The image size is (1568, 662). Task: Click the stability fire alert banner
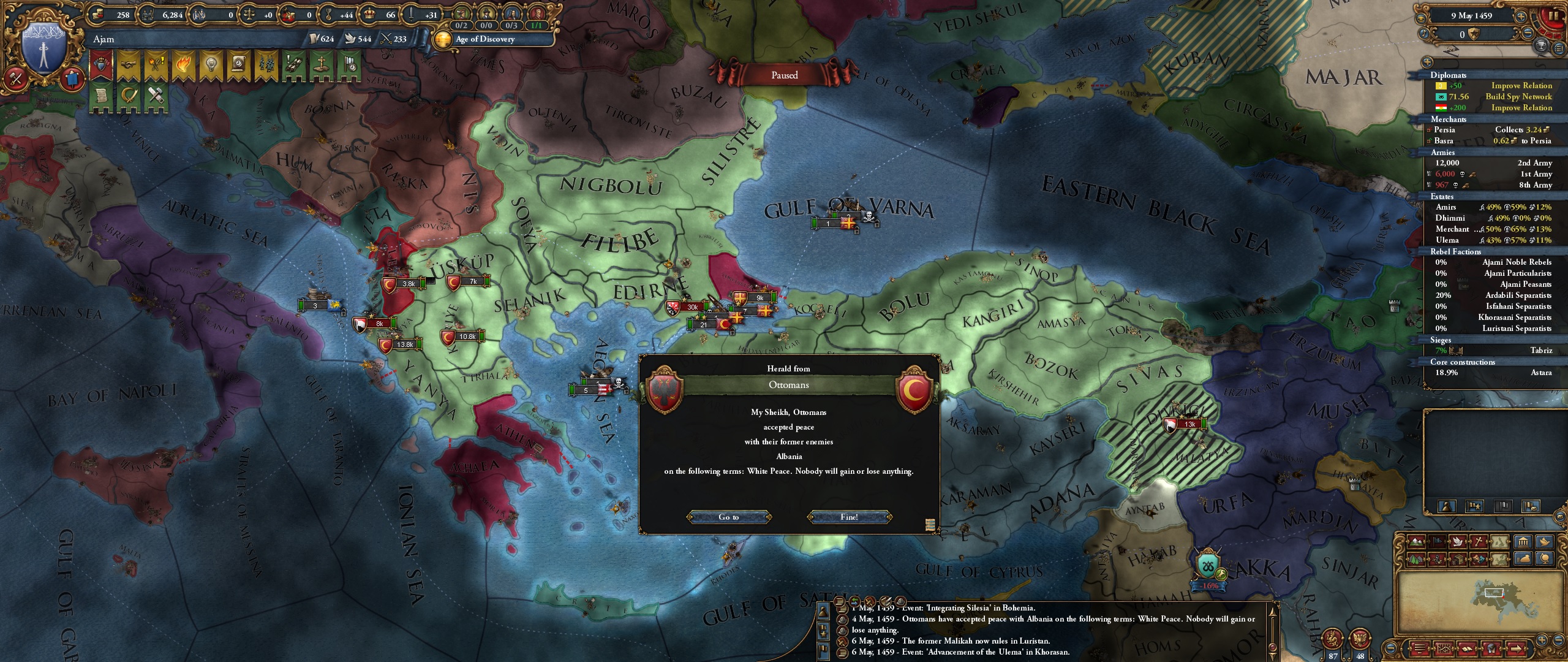(184, 64)
